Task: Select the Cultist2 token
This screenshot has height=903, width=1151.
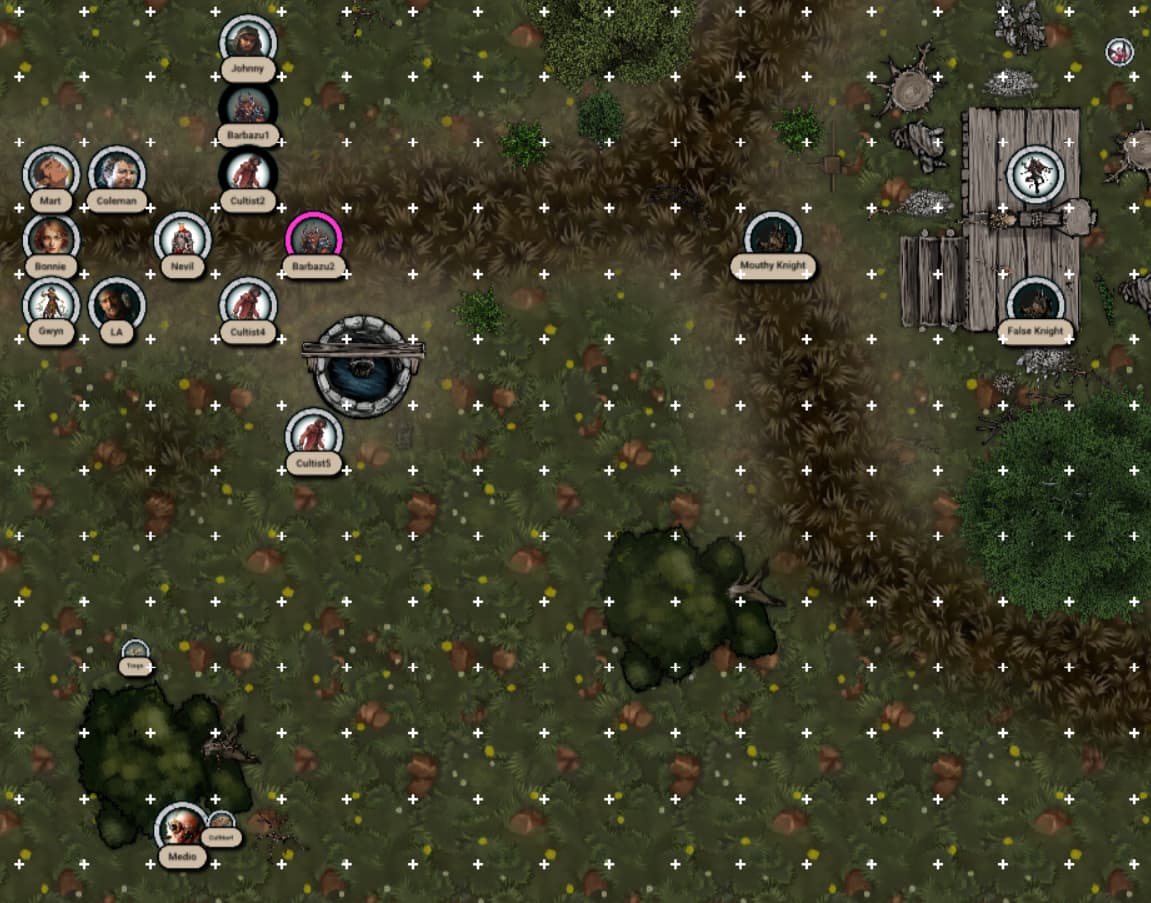Action: [248, 173]
